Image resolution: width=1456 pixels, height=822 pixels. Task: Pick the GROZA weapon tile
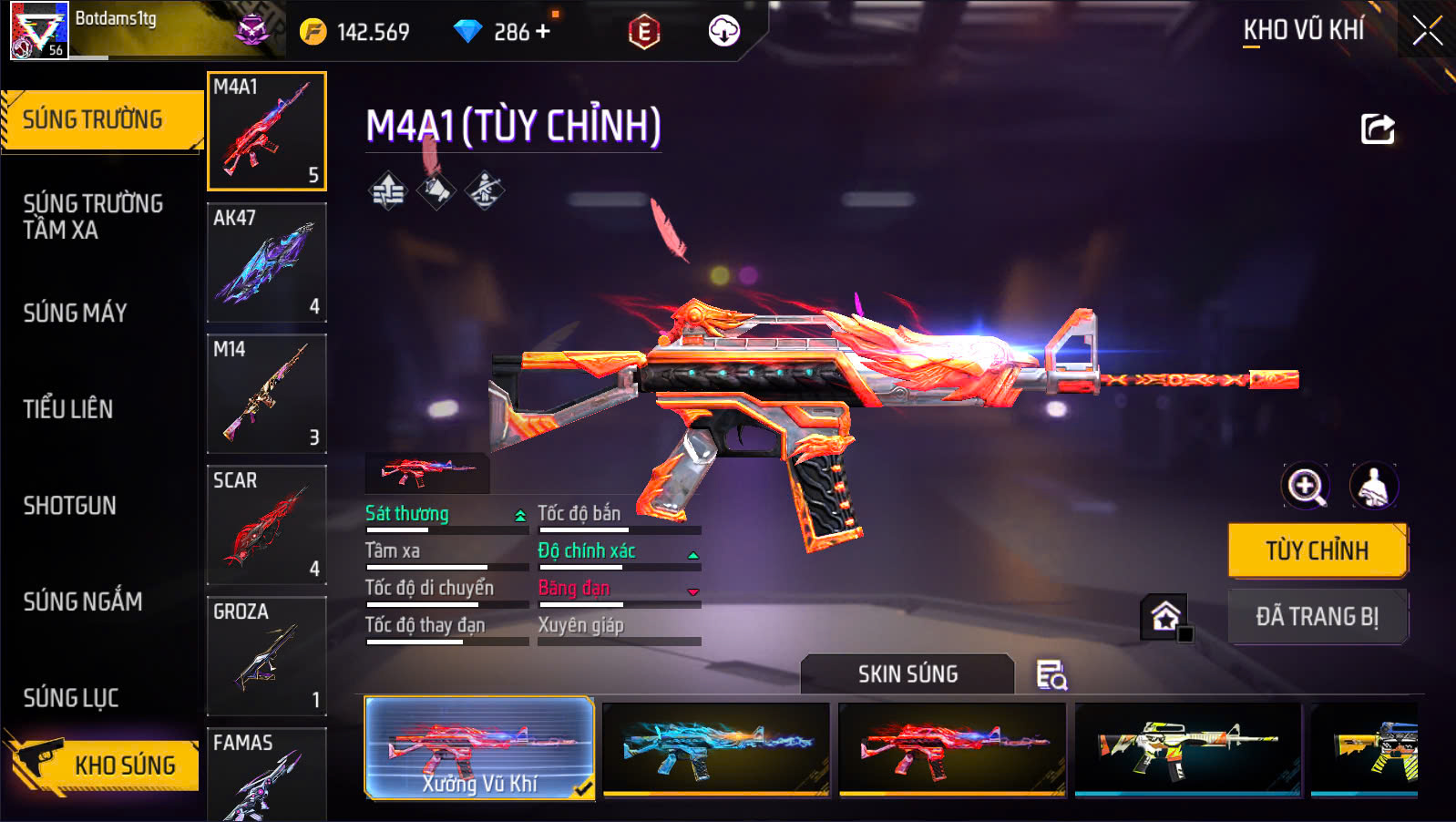(267, 656)
